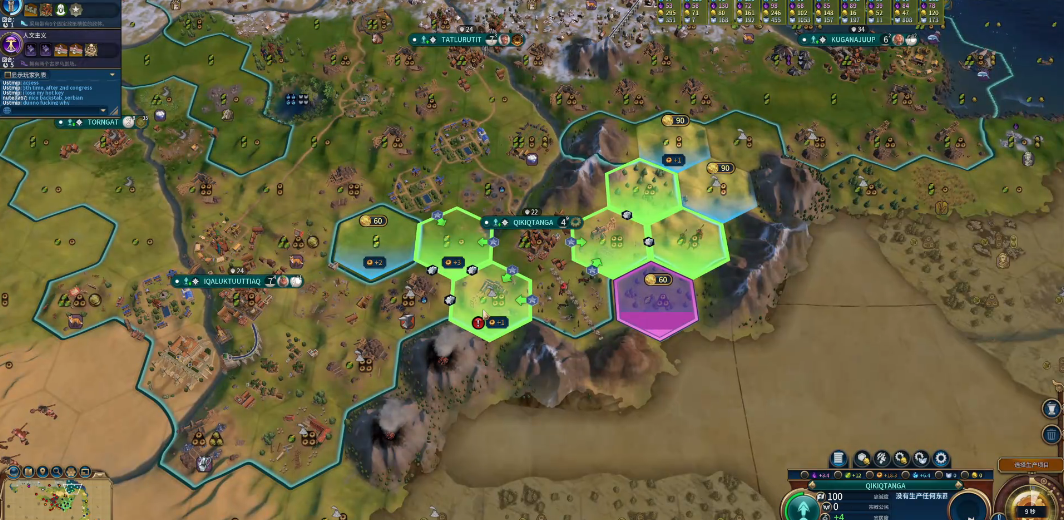Activate purchase tile with gold button
Screen dimensions: 1064x520
tap(863, 458)
